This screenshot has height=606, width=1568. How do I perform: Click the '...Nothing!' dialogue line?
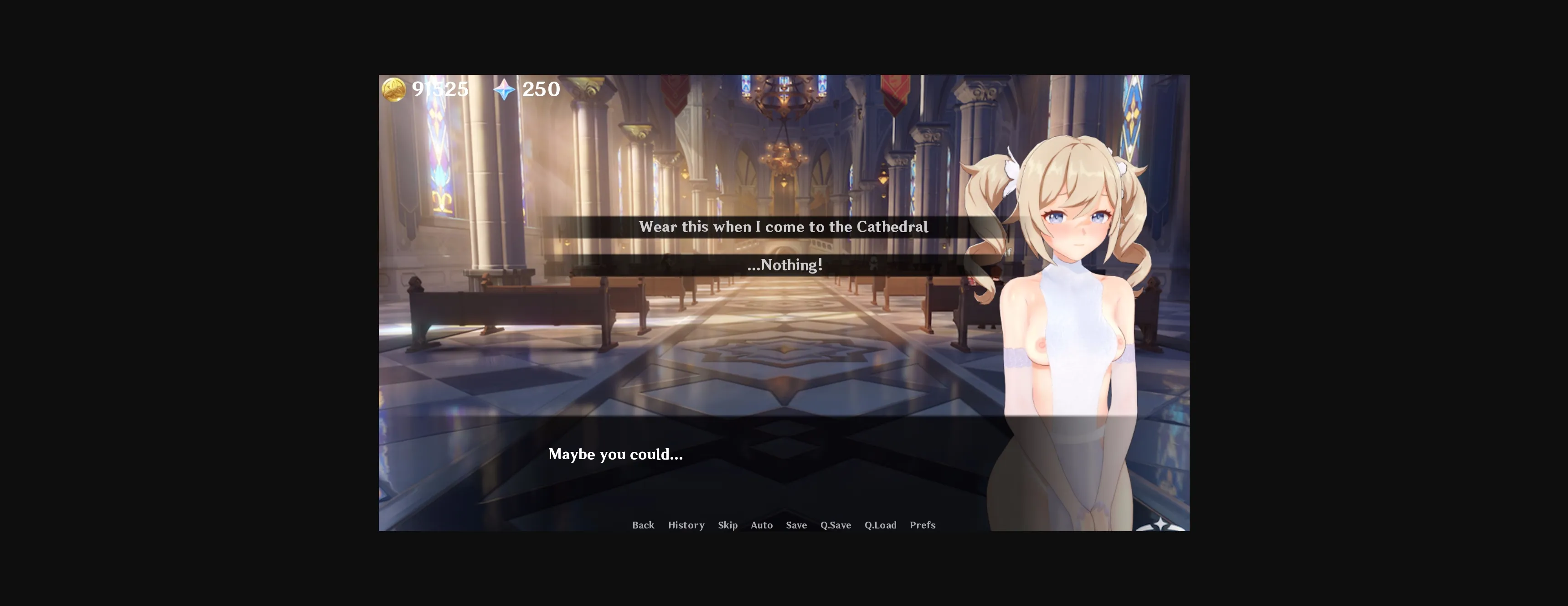point(784,265)
